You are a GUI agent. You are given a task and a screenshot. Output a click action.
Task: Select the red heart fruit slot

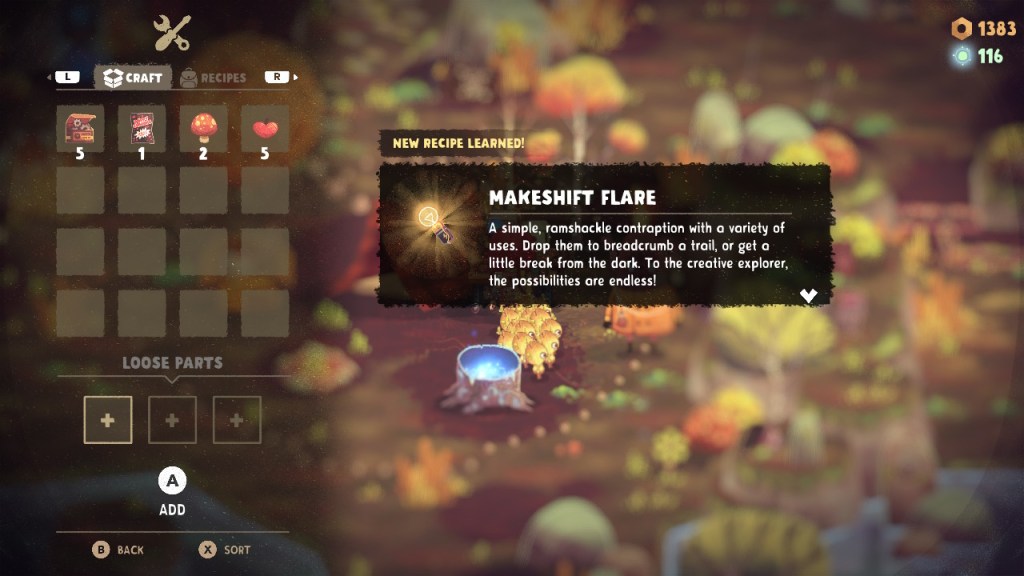point(265,129)
